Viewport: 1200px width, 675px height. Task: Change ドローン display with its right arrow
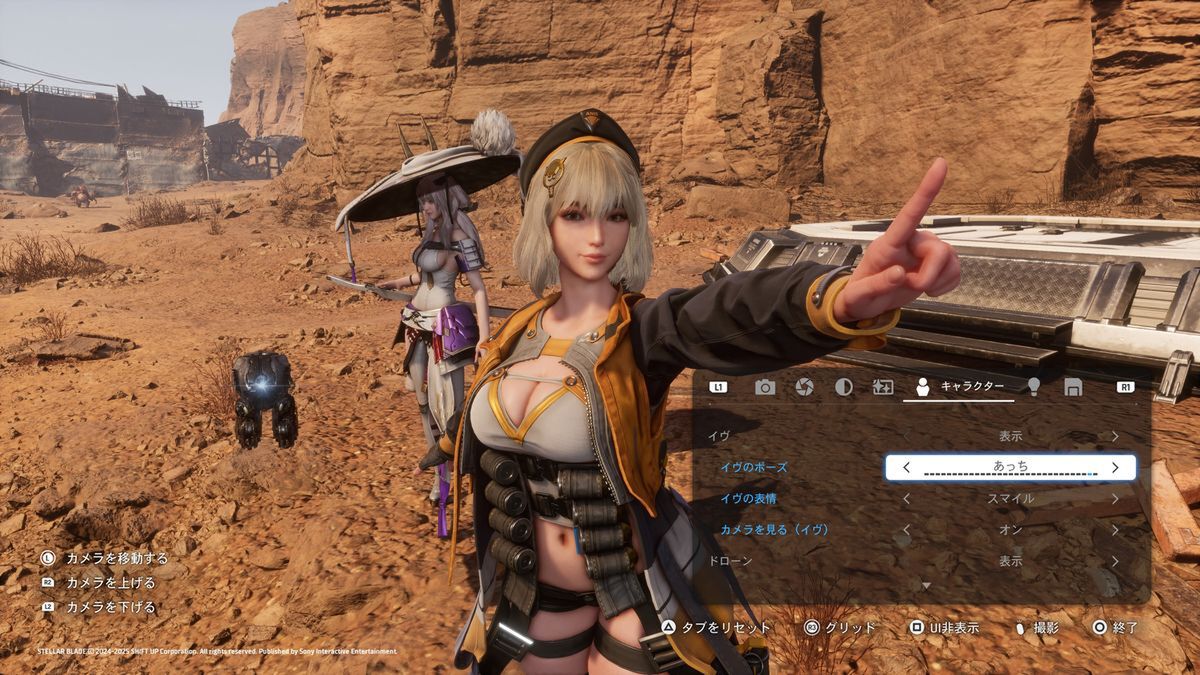click(1115, 561)
